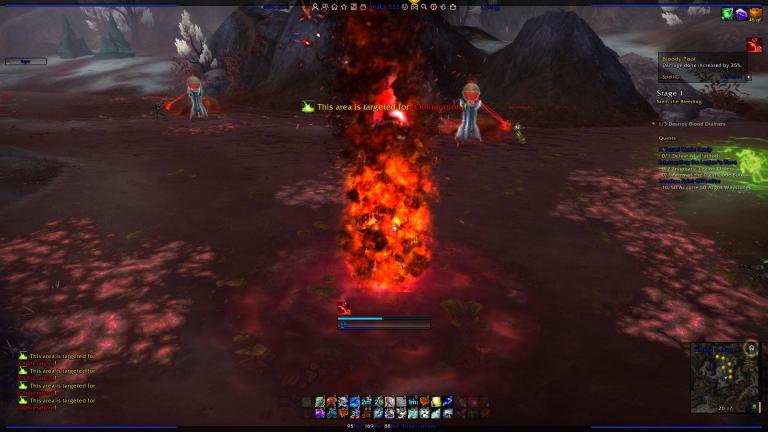Select the purple buff icon
Viewport: 768px width, 432px height.
point(741,14)
